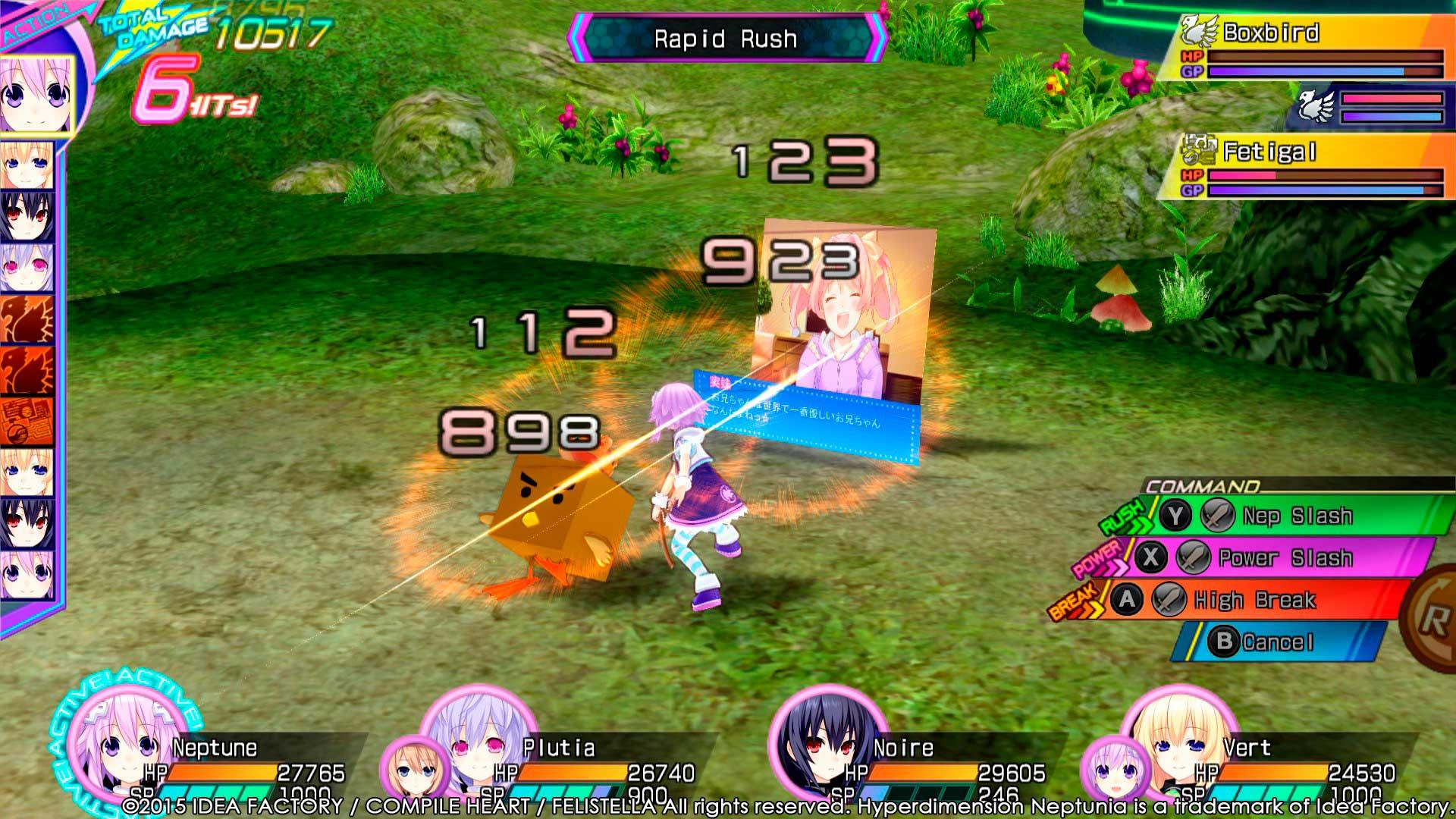This screenshot has height=819, width=1456.
Task: Select the Power Slash command
Action: (x=1285, y=559)
